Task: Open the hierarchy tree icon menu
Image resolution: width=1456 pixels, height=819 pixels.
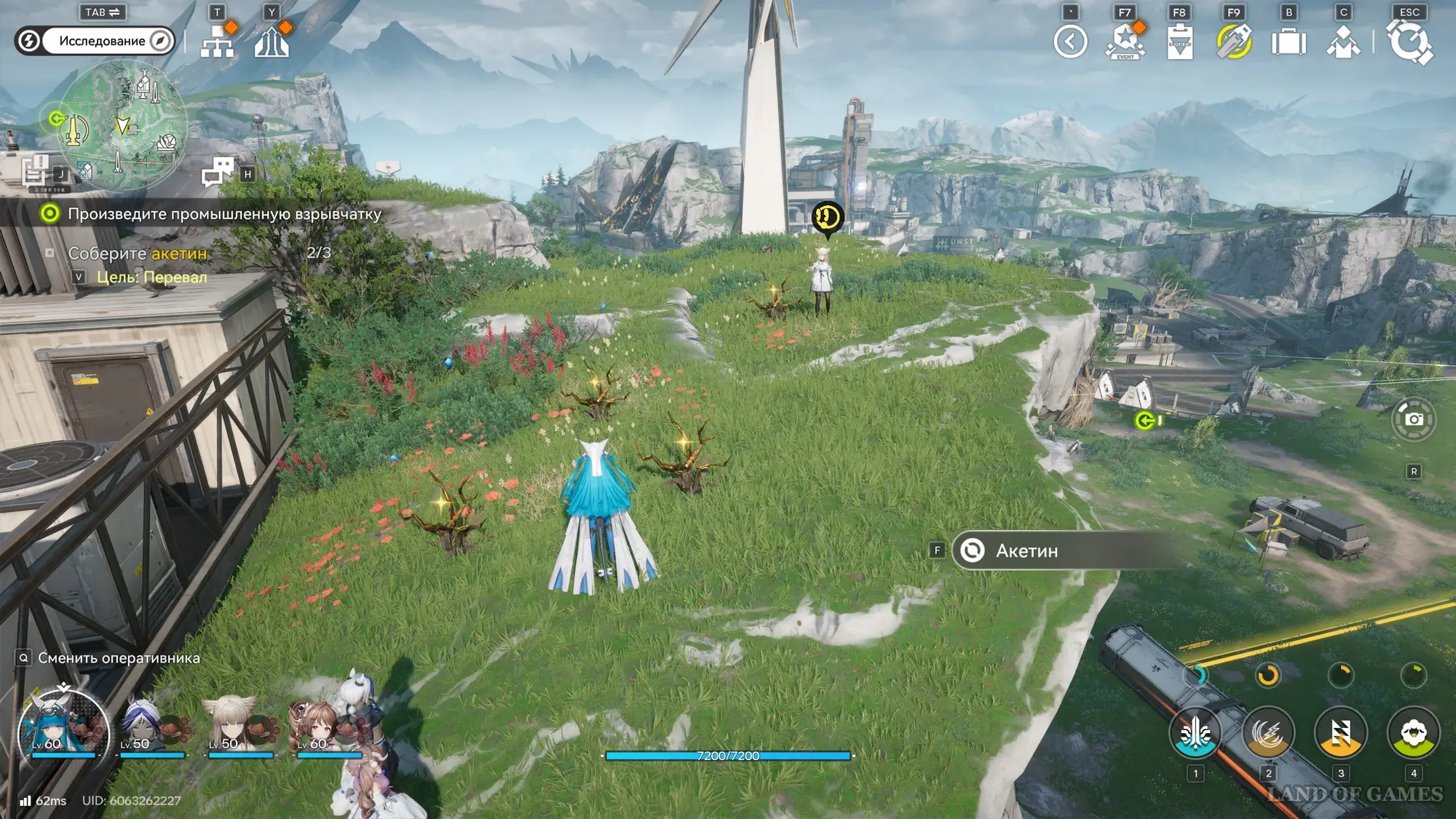Action: coord(217,41)
